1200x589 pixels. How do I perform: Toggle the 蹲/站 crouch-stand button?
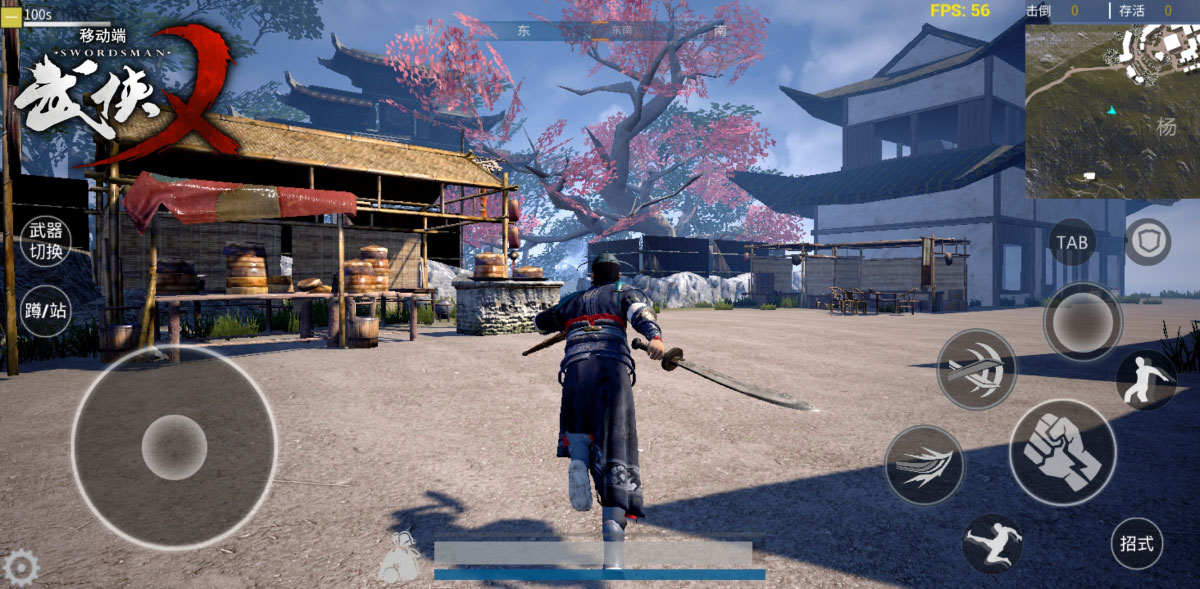point(45,310)
